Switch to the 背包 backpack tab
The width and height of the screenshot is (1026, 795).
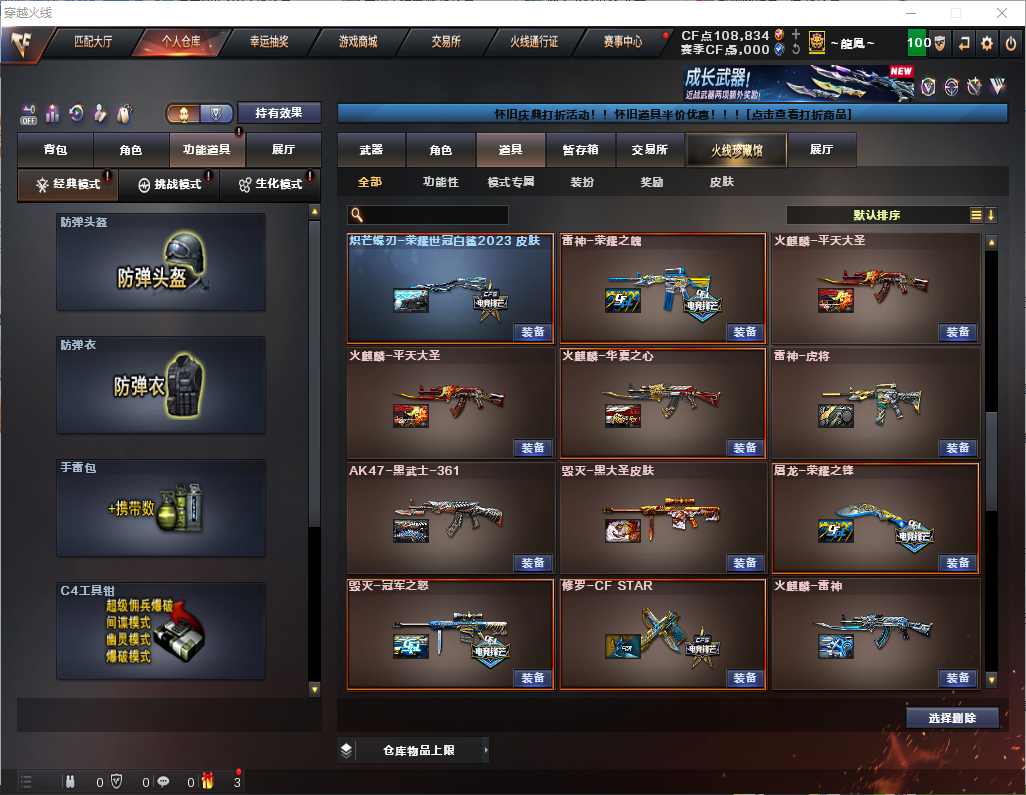pyautogui.click(x=55, y=150)
